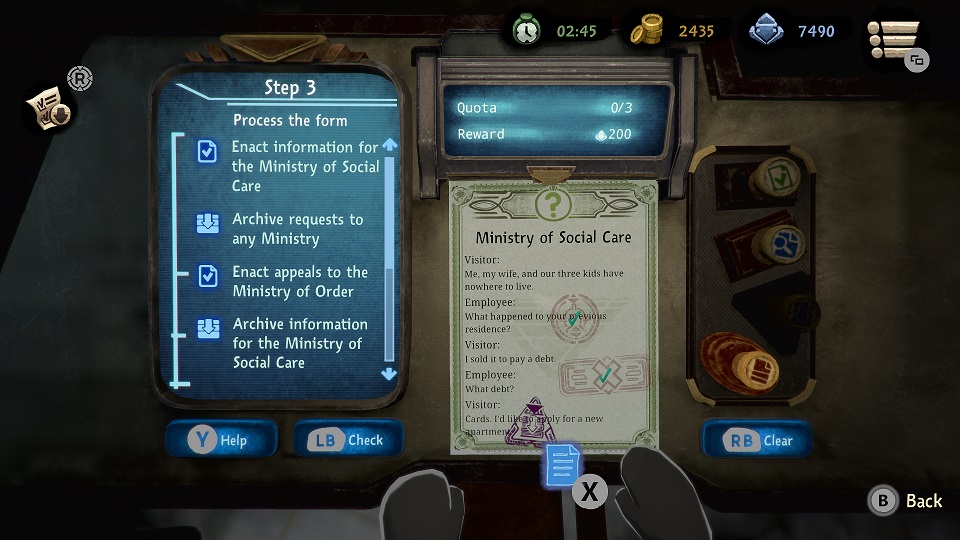Select the rule 'Enact information for the Ministry of Social Care'
960x540 pixels.
pos(305,166)
